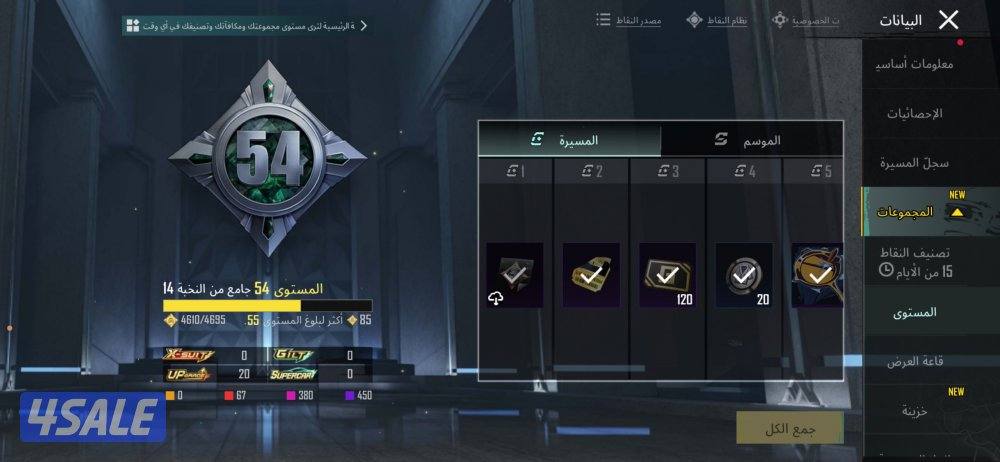Close the data screen with the X

pos(949,19)
